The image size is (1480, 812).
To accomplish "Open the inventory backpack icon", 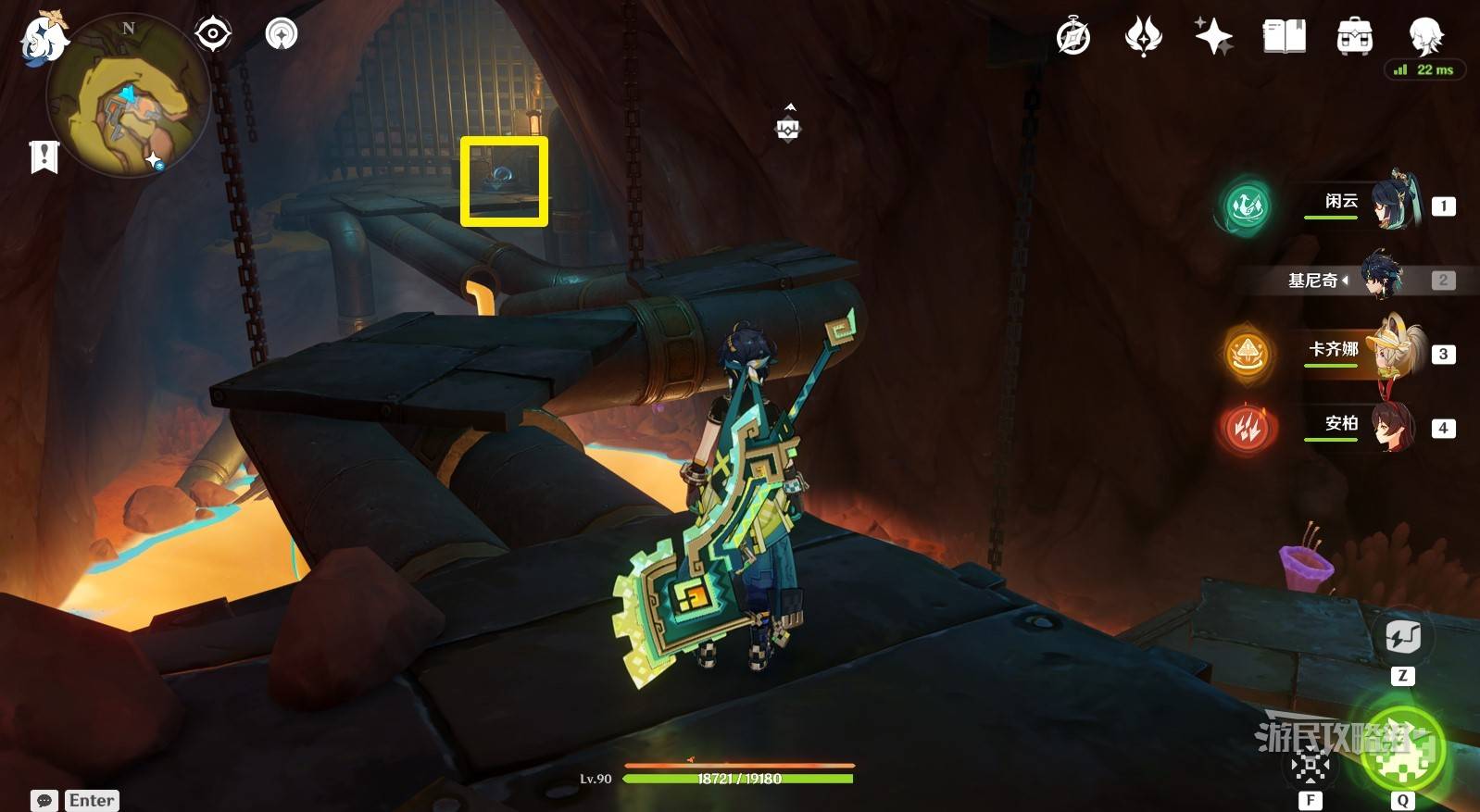I will click(x=1354, y=37).
